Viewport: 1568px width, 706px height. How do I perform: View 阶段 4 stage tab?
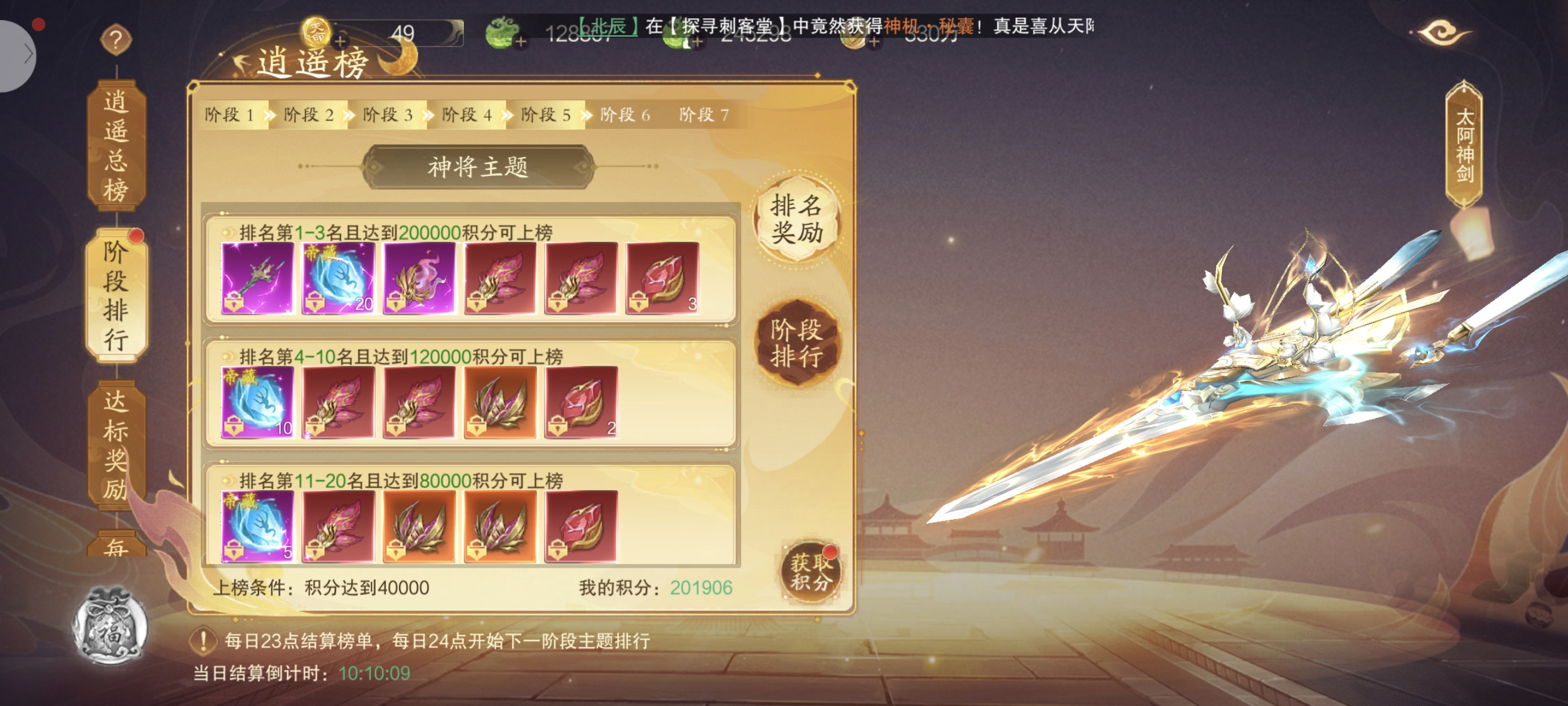467,114
